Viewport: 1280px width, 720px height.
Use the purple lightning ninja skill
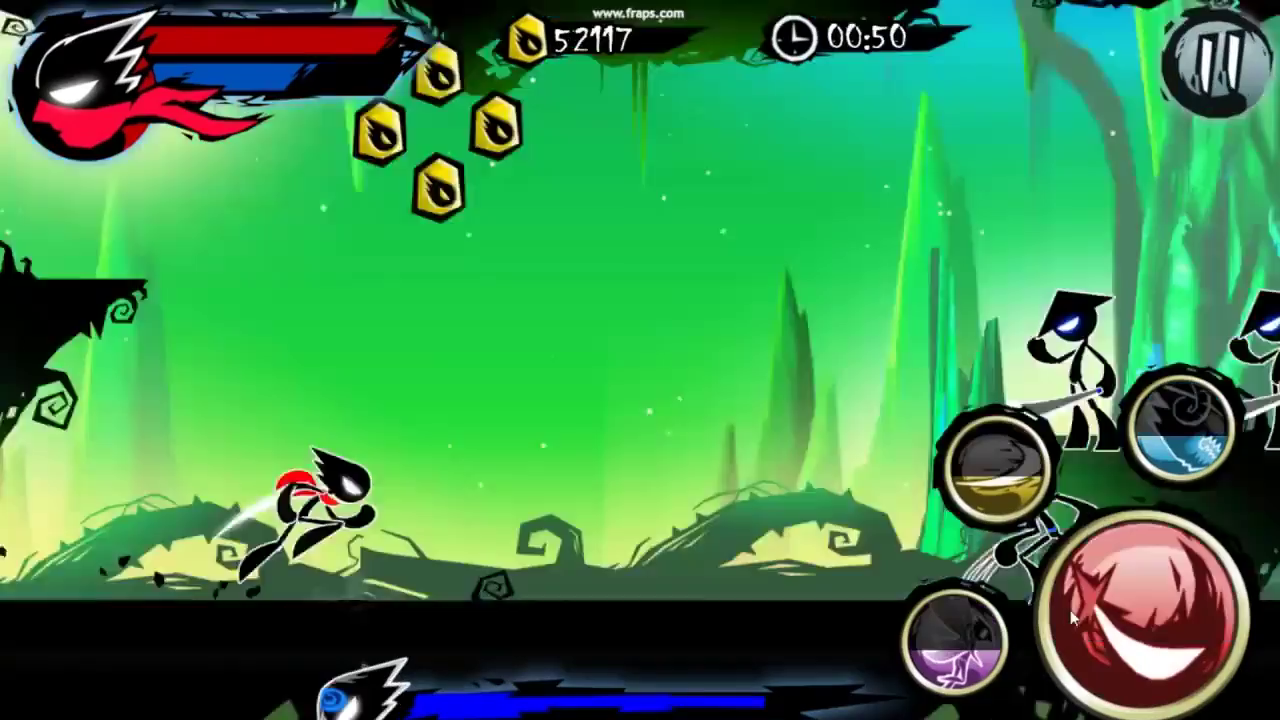coord(955,645)
